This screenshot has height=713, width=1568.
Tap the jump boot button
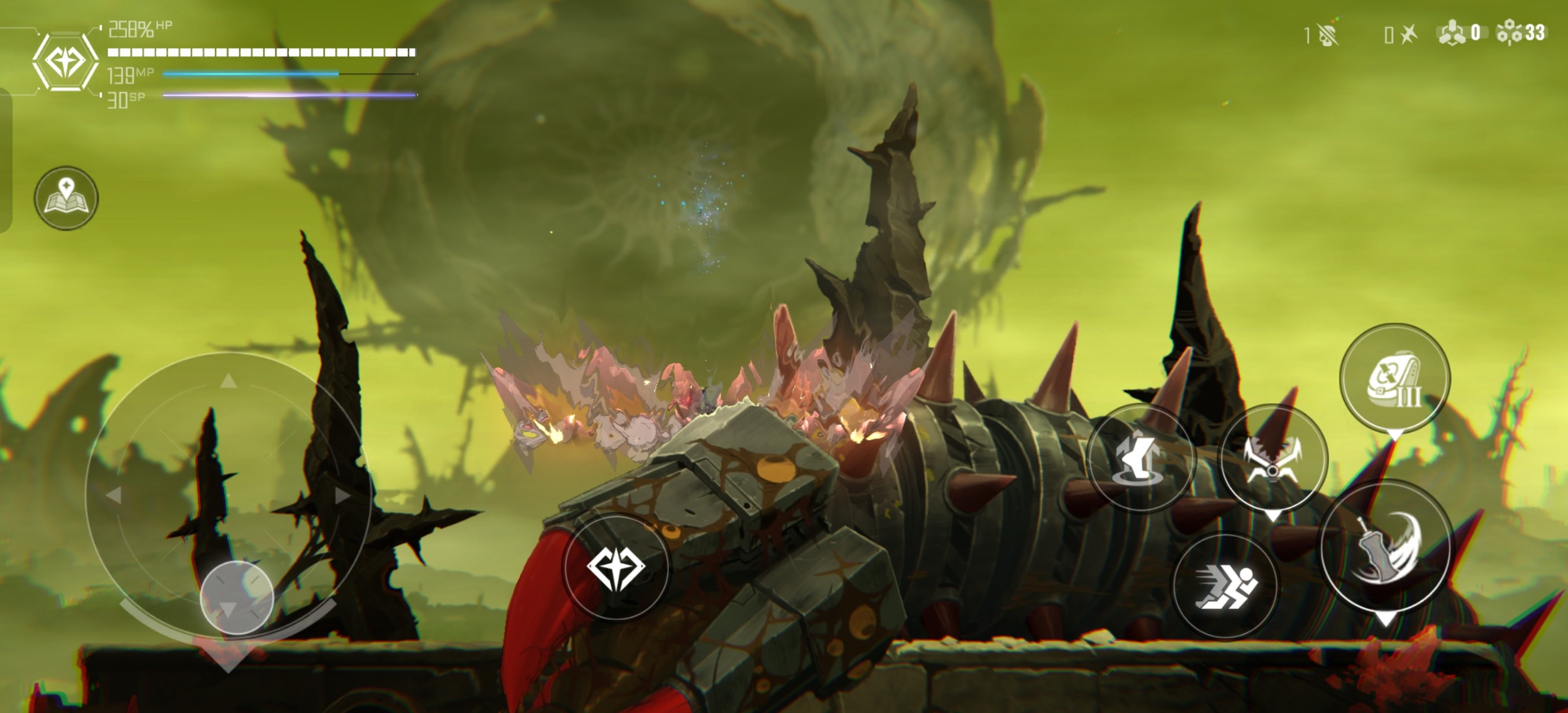point(1140,458)
